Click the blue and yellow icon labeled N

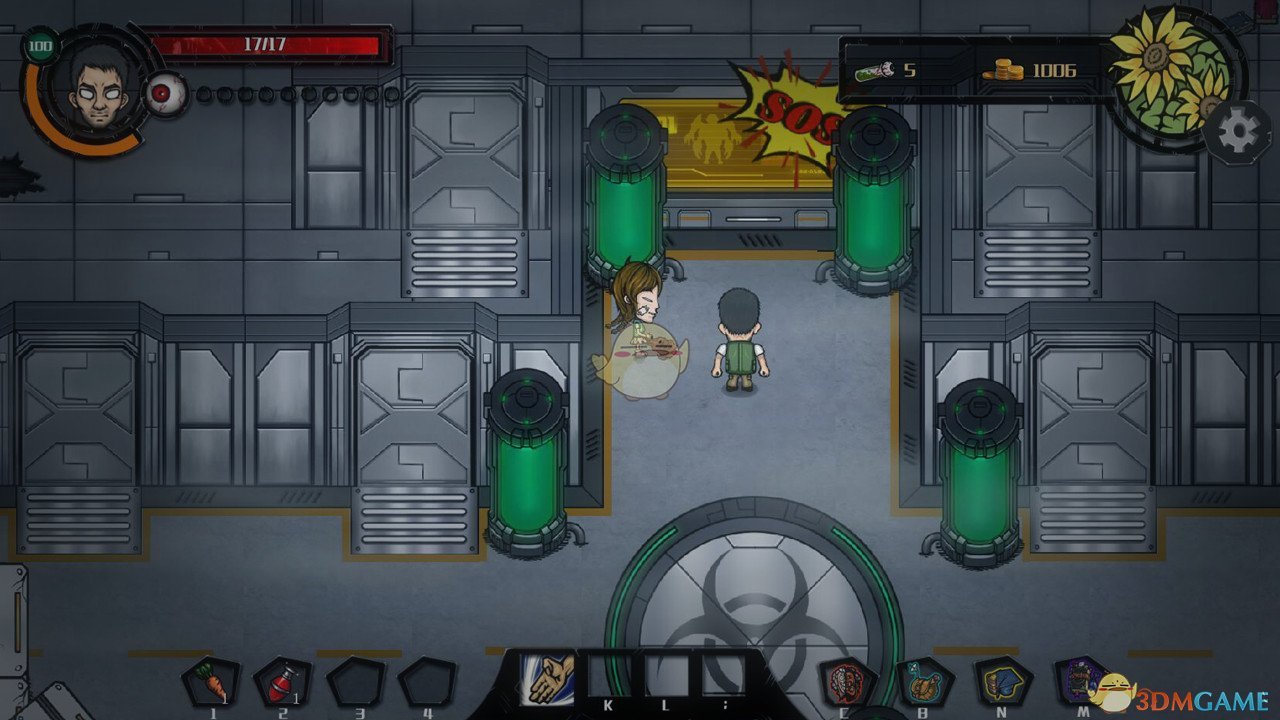1002,682
